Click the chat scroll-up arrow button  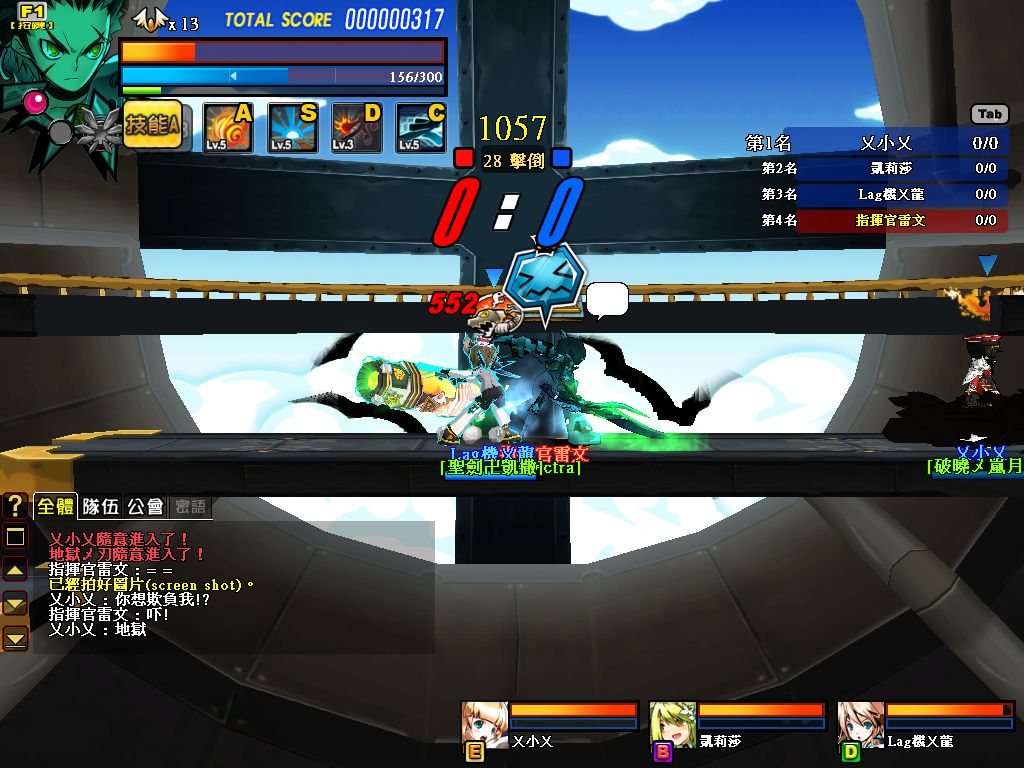tap(15, 570)
